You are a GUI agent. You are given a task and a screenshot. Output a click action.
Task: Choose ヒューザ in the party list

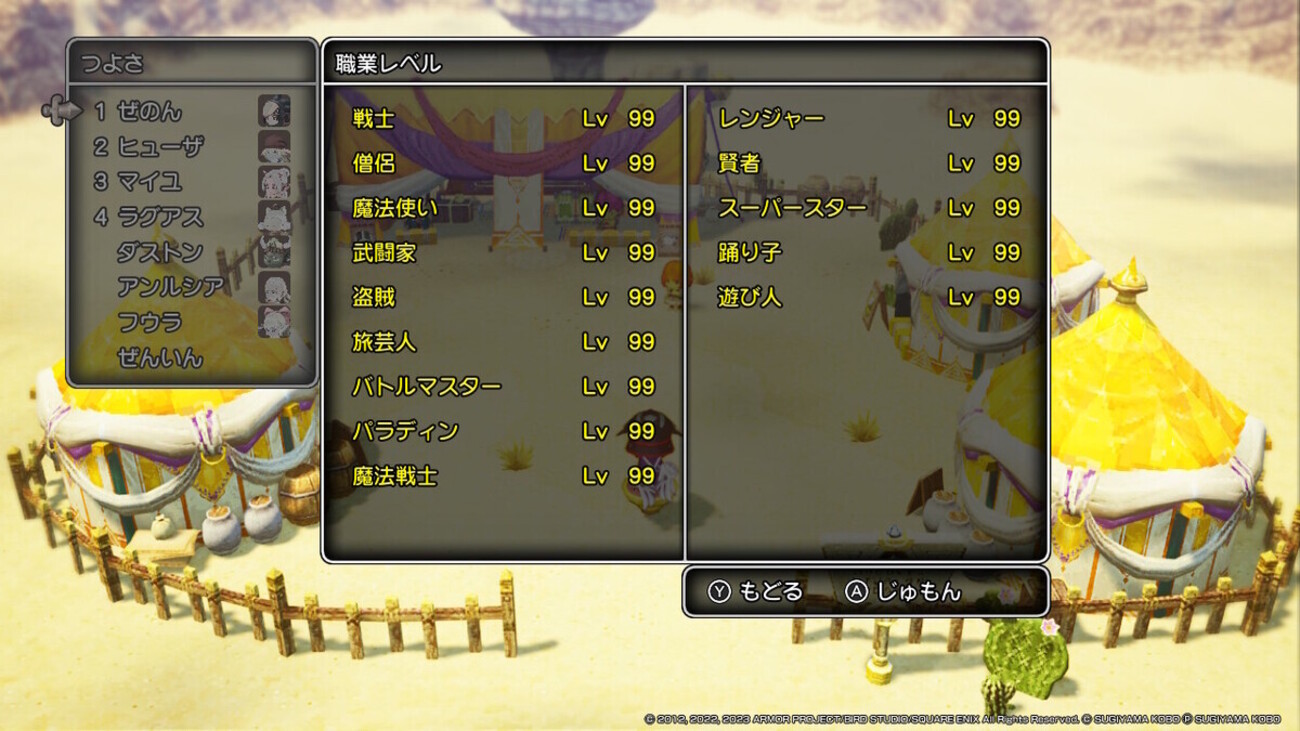point(160,147)
